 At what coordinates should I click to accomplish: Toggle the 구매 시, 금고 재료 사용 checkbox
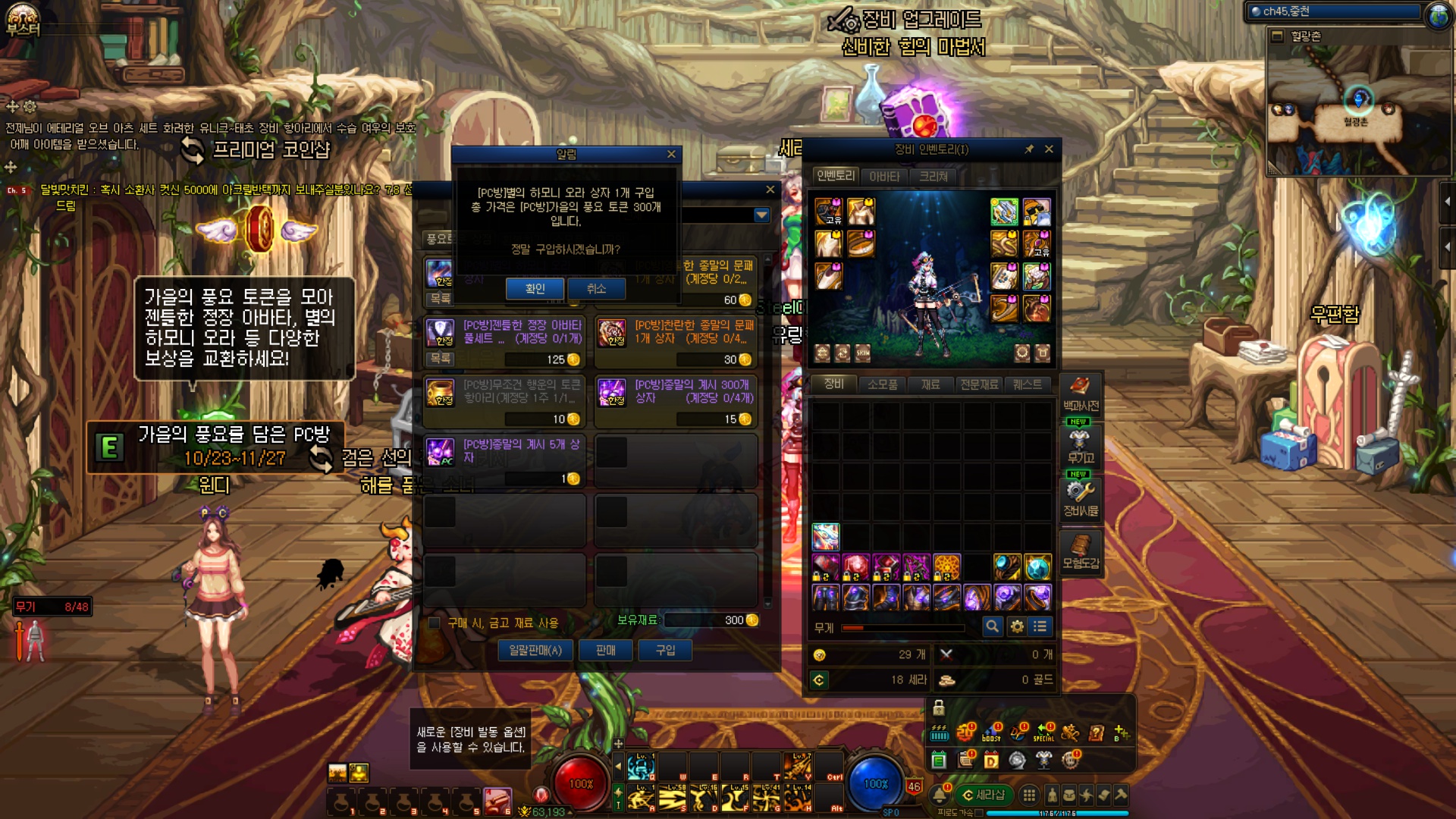[x=435, y=623]
